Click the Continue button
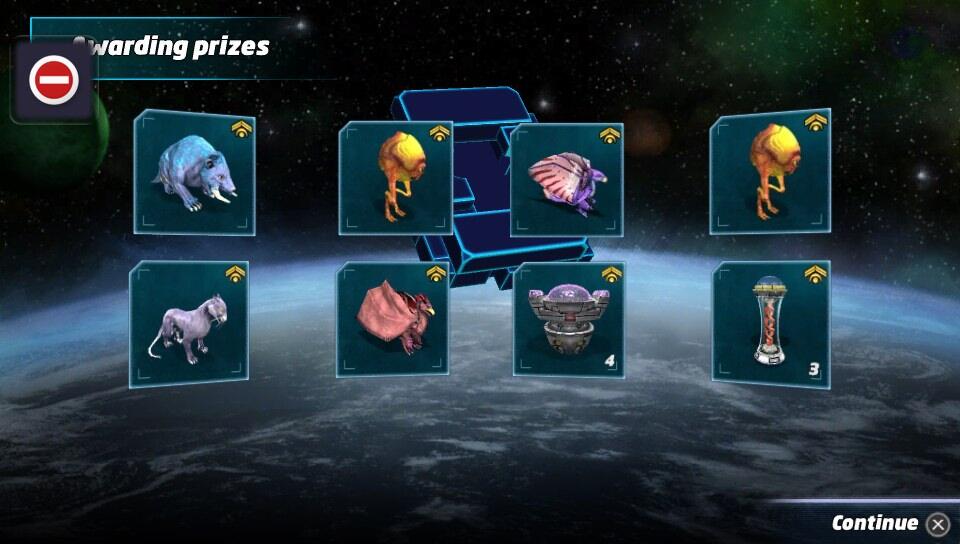 coord(889,523)
